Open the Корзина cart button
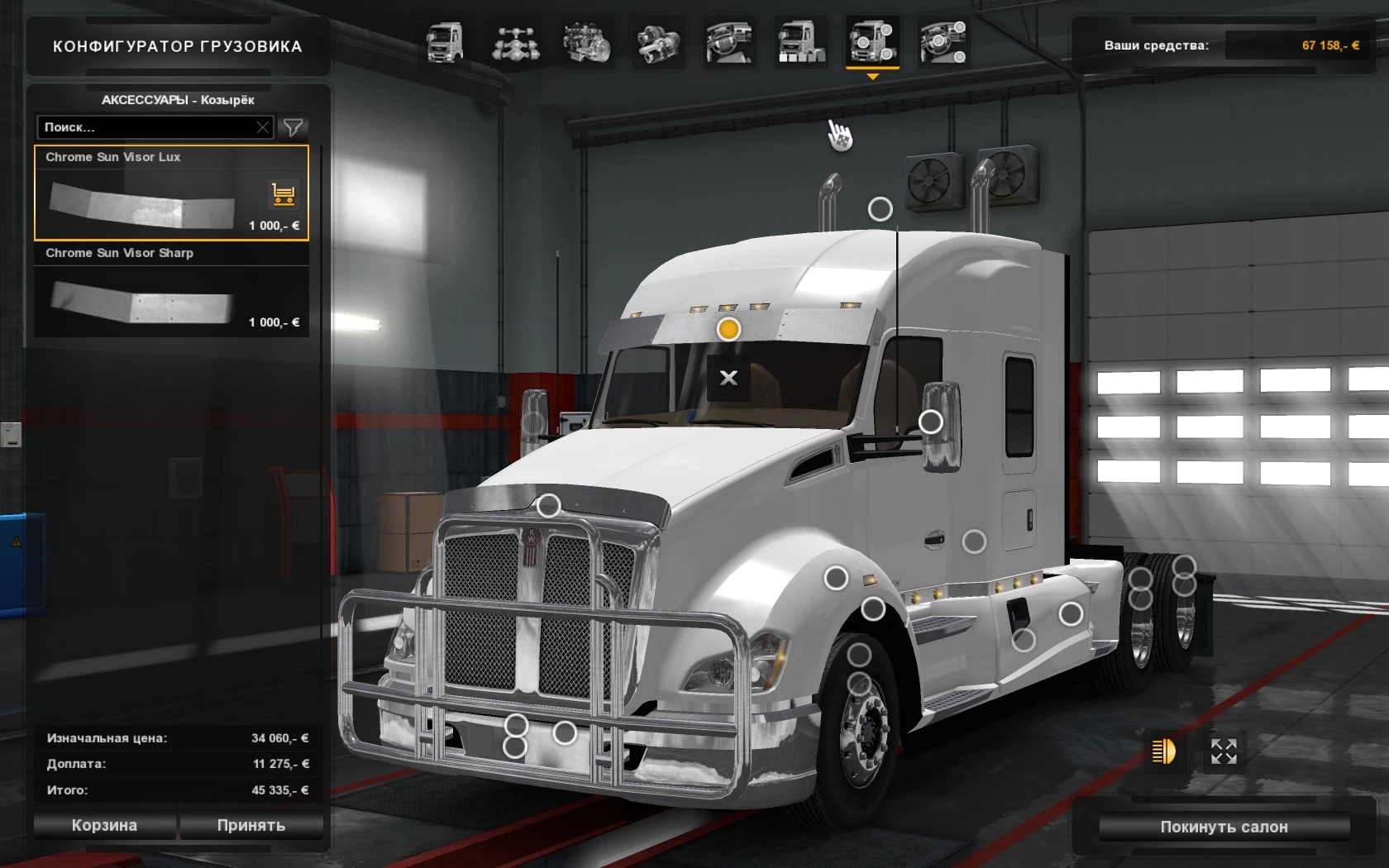 (104, 825)
